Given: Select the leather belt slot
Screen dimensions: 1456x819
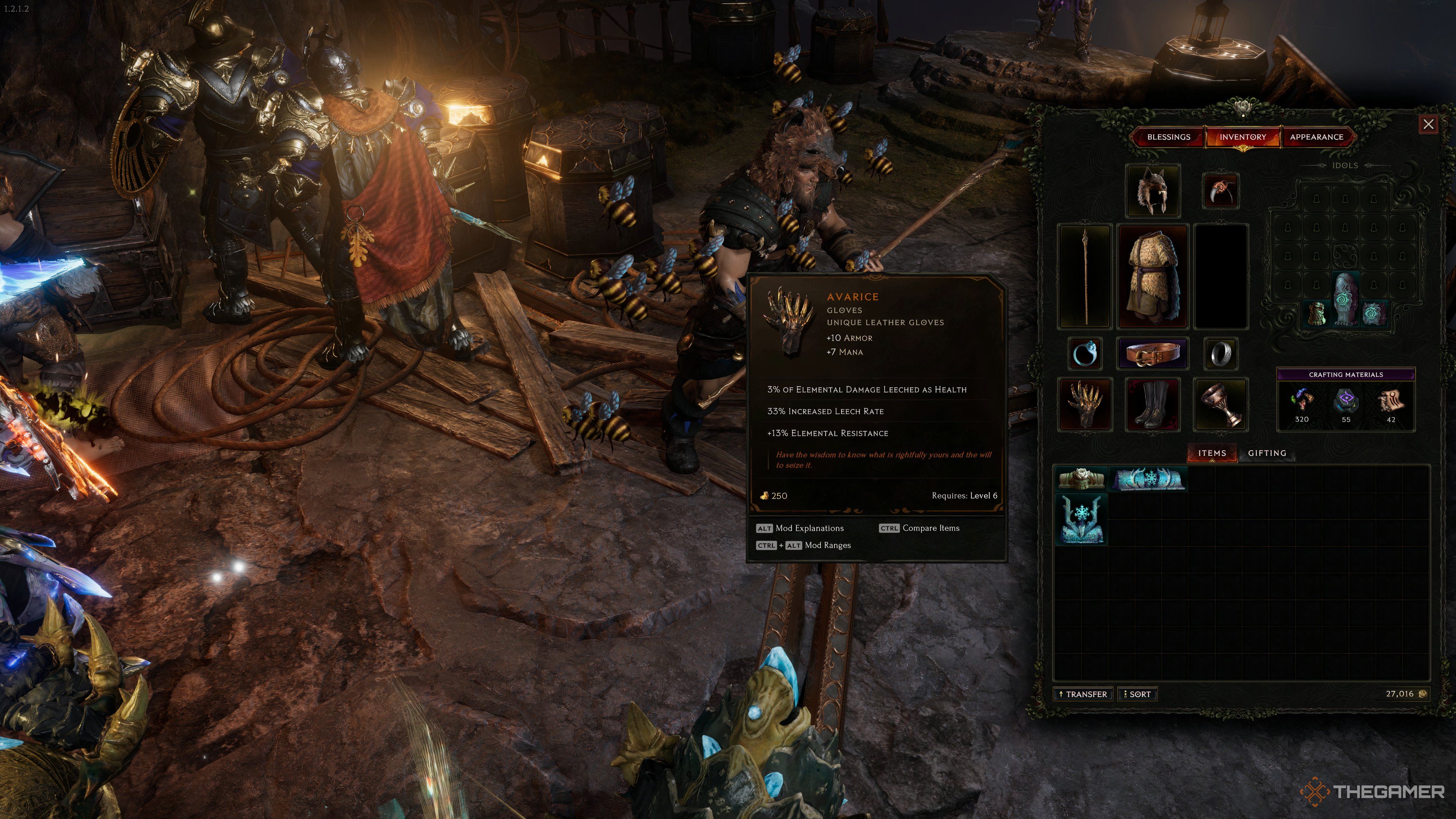Looking at the screenshot, I should [x=1153, y=354].
